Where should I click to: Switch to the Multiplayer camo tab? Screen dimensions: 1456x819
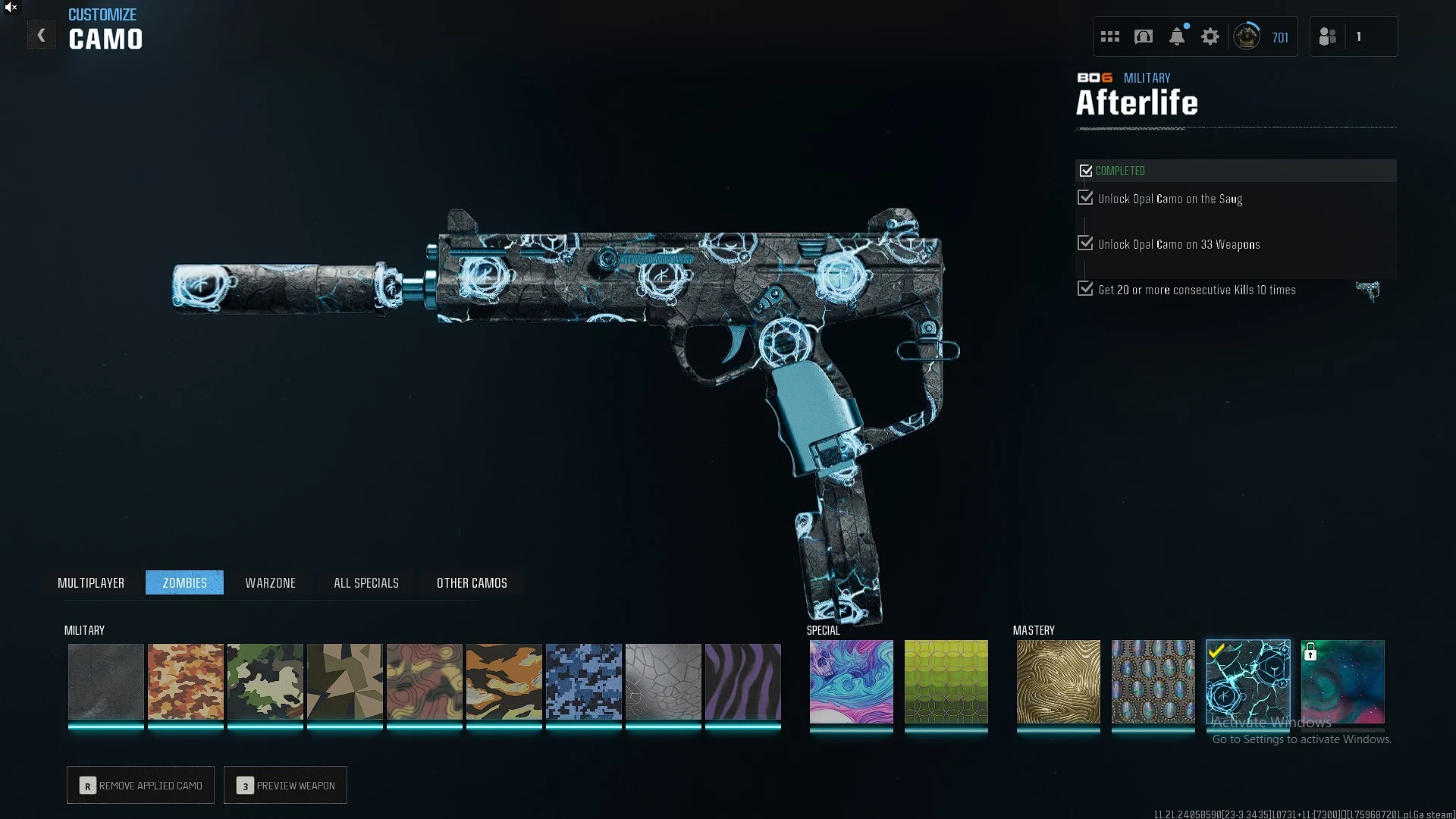click(91, 582)
